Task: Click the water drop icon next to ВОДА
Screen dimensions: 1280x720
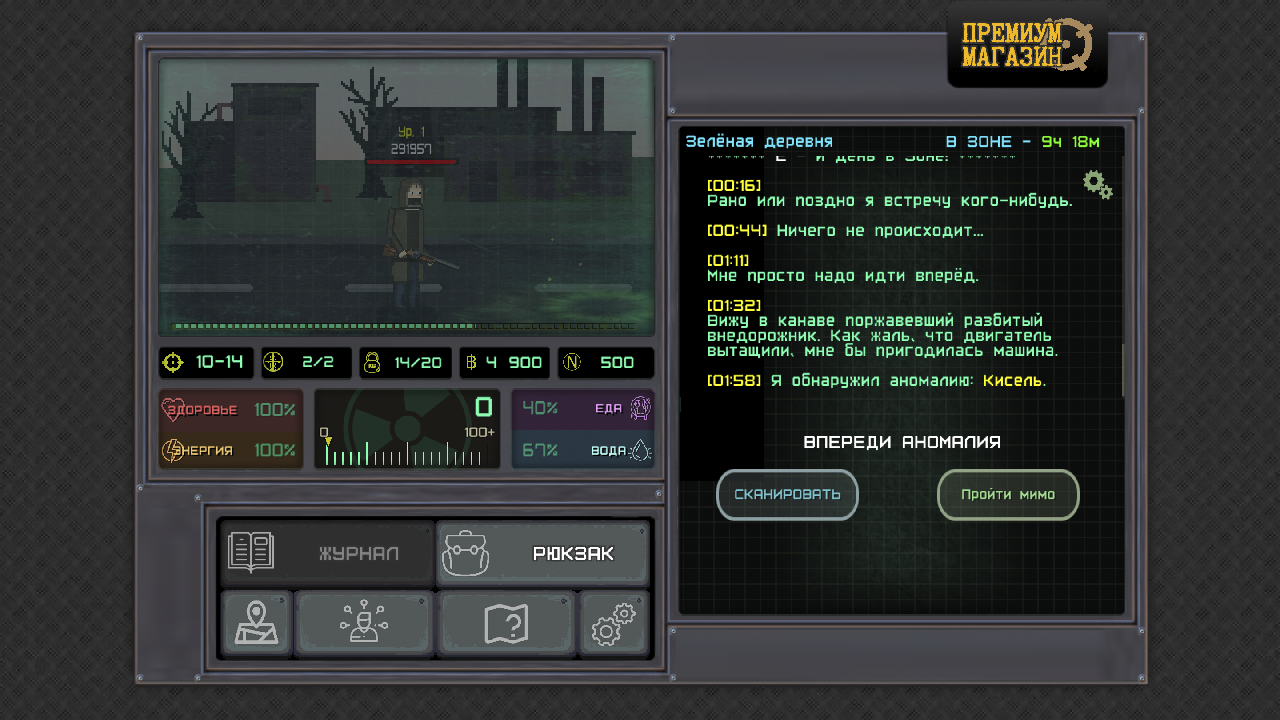Action: coord(640,450)
